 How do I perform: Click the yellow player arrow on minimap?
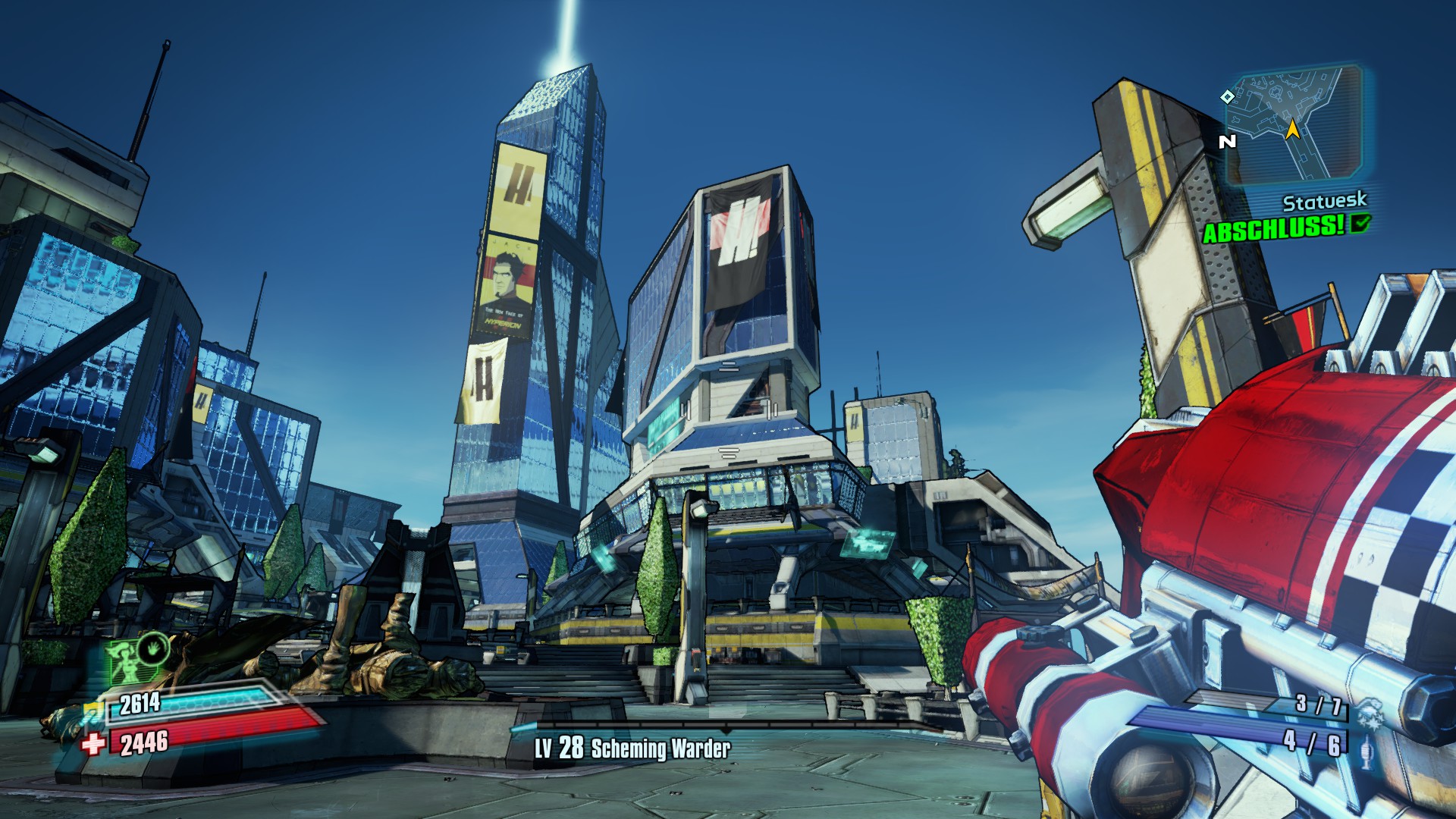(1293, 130)
